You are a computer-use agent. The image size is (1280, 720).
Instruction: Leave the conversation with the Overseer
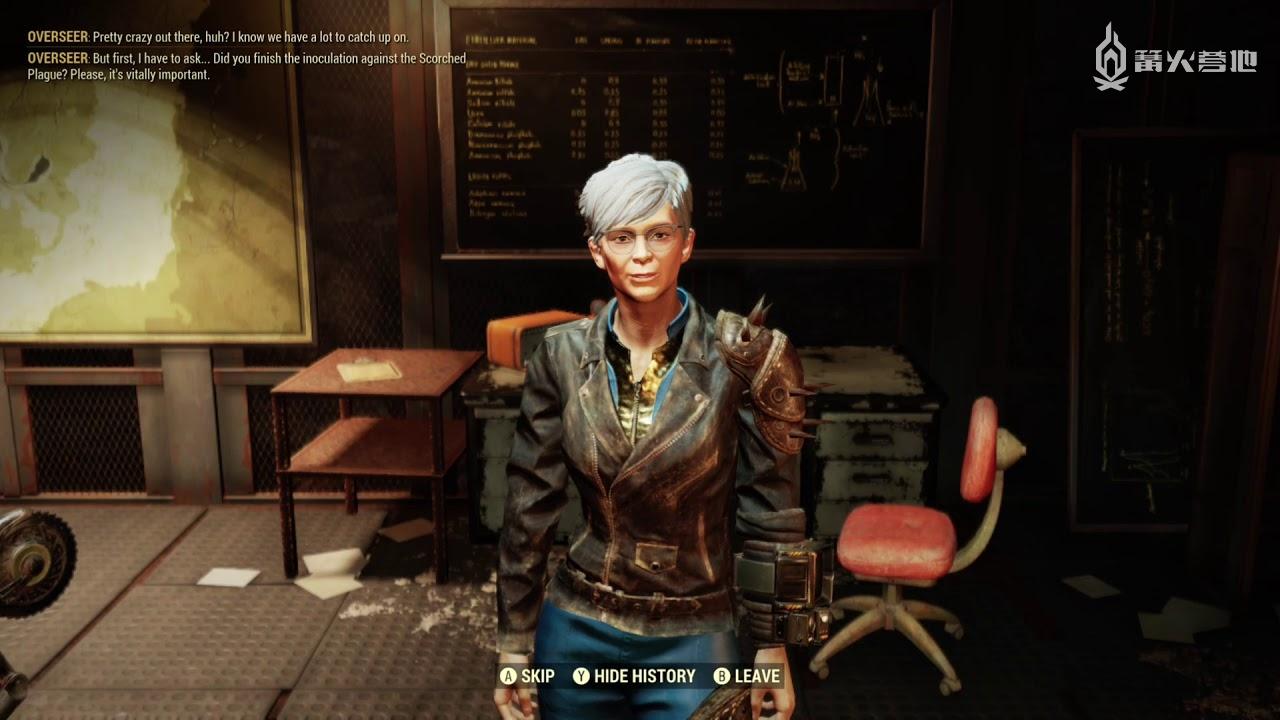tap(746, 676)
